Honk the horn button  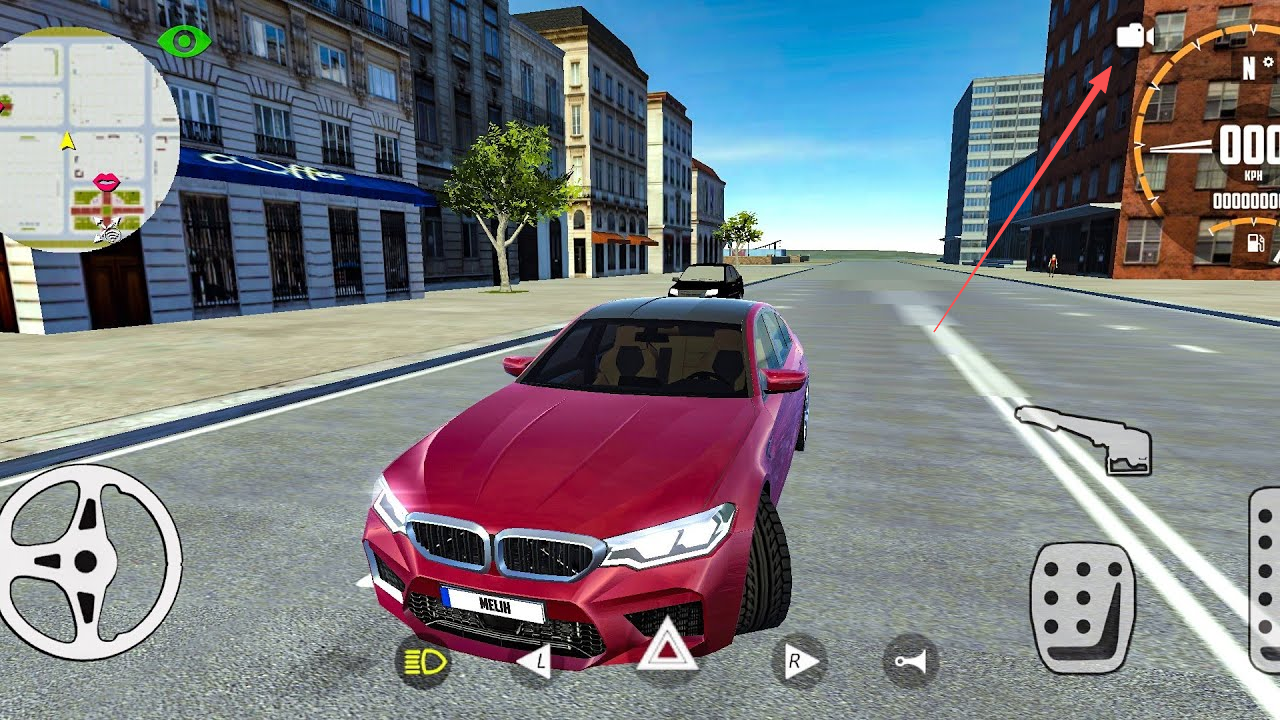click(910, 662)
